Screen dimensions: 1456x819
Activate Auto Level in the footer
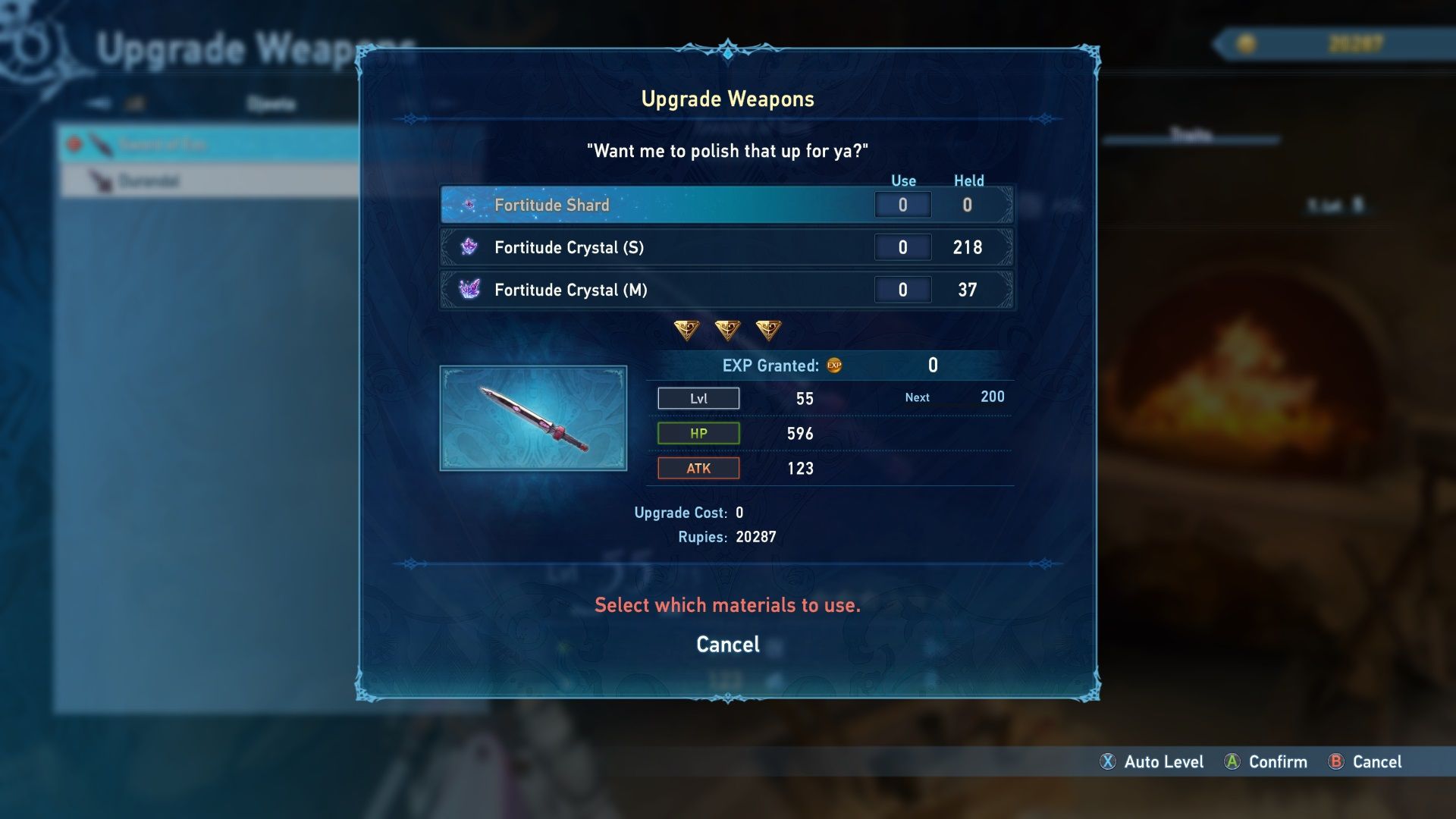coord(1152,761)
